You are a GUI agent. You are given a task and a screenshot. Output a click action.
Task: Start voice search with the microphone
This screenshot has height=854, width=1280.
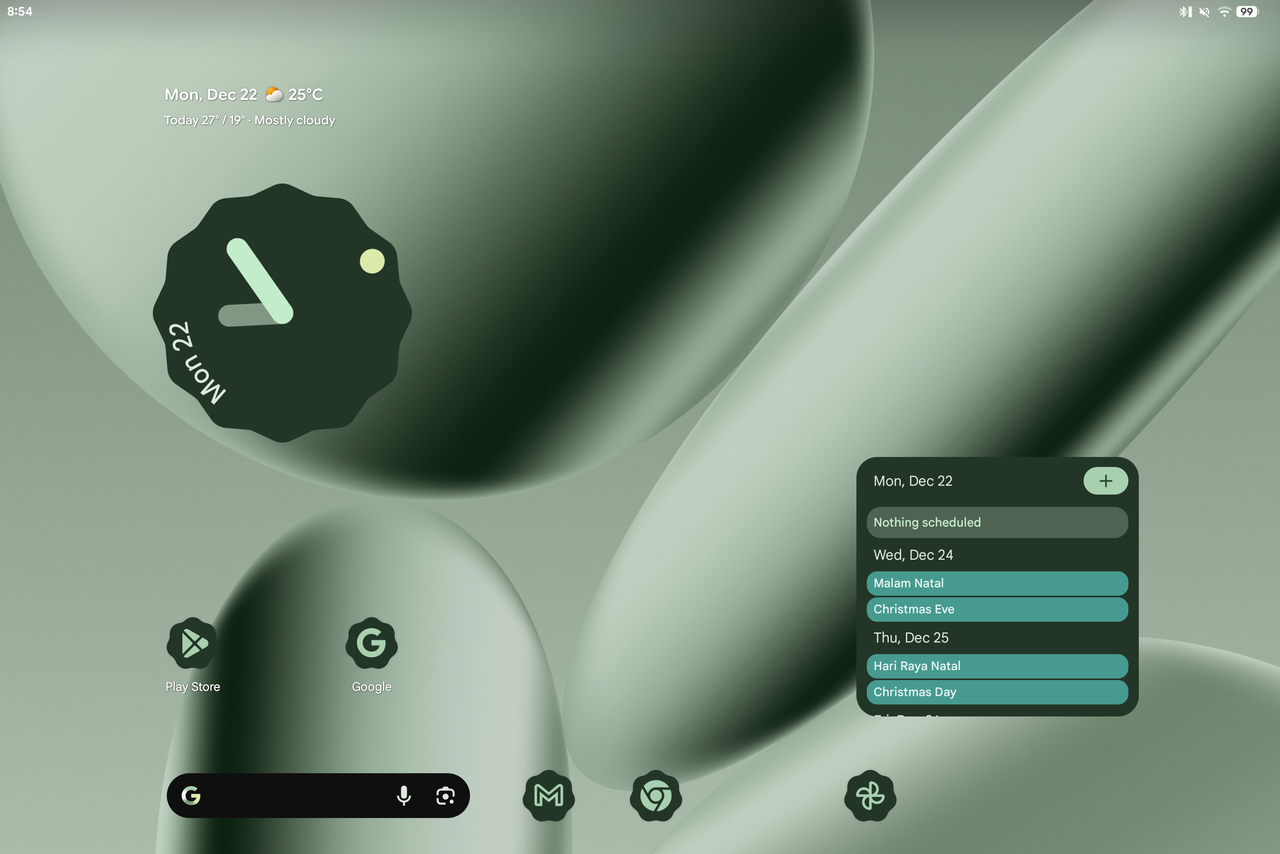click(x=404, y=796)
